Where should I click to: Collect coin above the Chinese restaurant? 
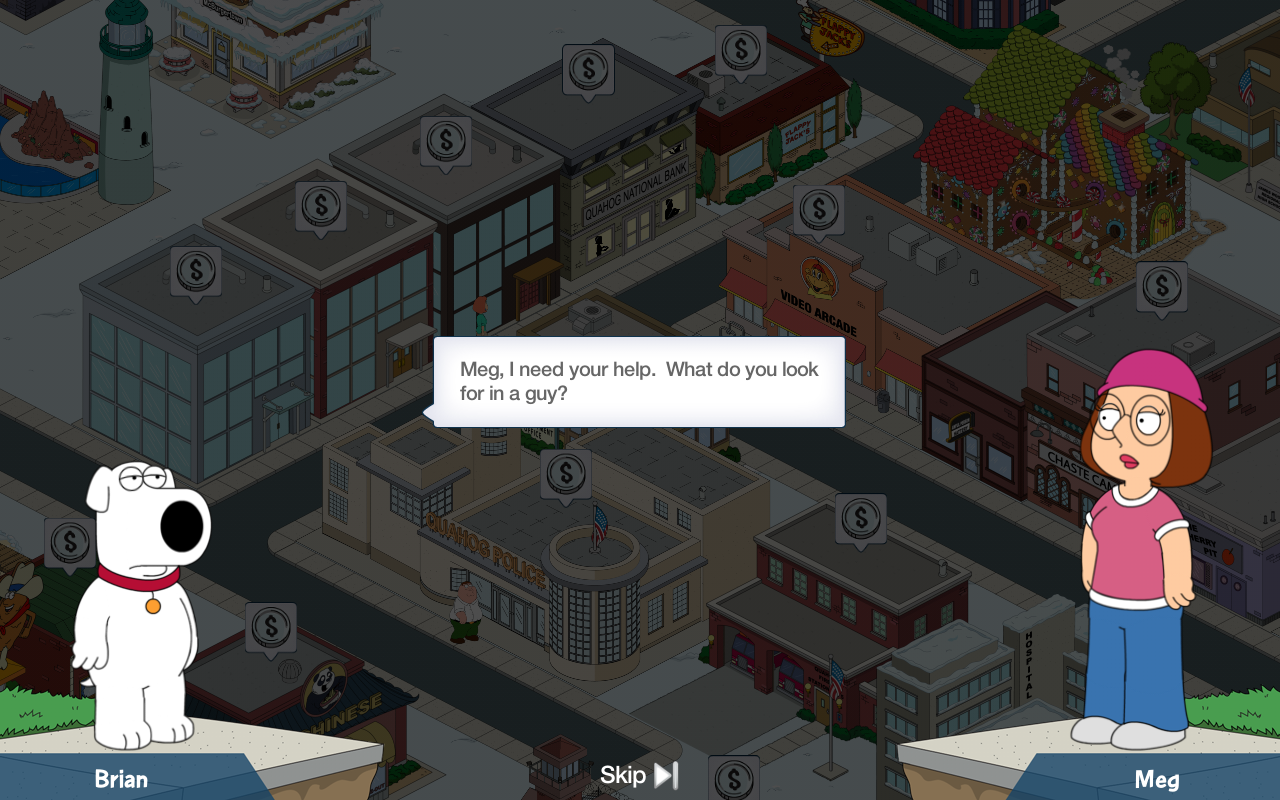pos(270,627)
